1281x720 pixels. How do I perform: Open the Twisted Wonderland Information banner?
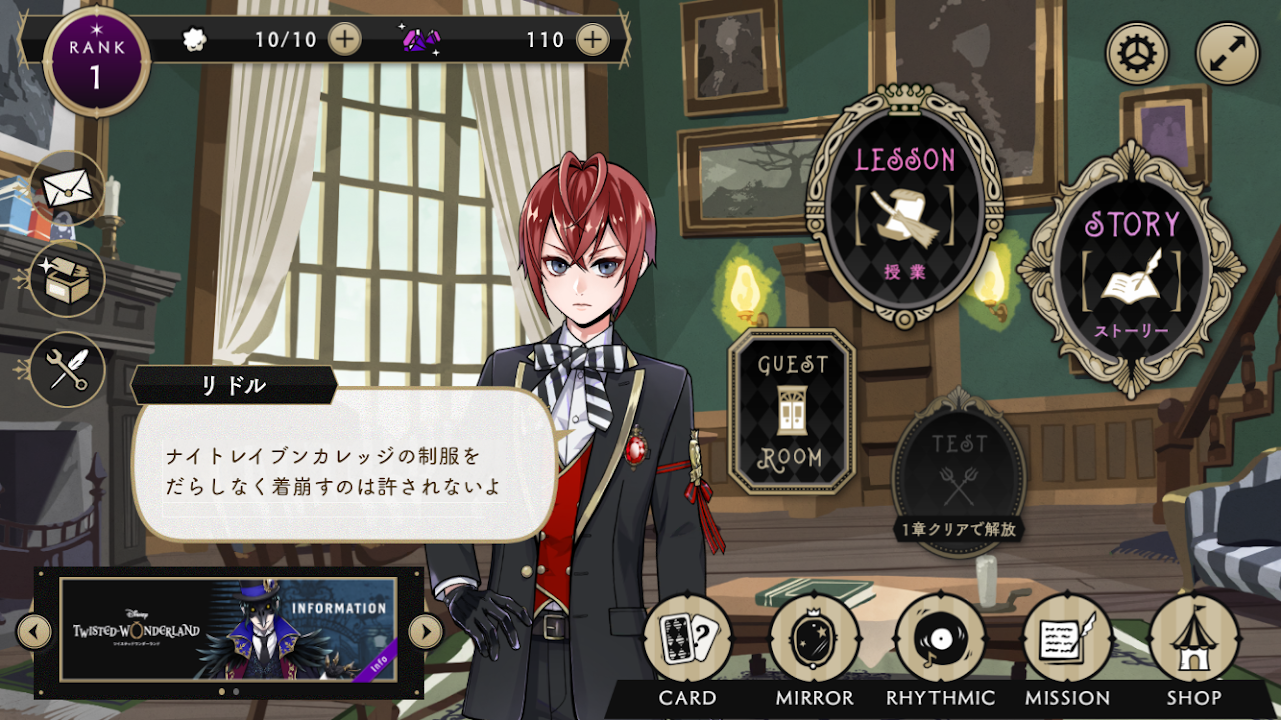click(x=229, y=629)
